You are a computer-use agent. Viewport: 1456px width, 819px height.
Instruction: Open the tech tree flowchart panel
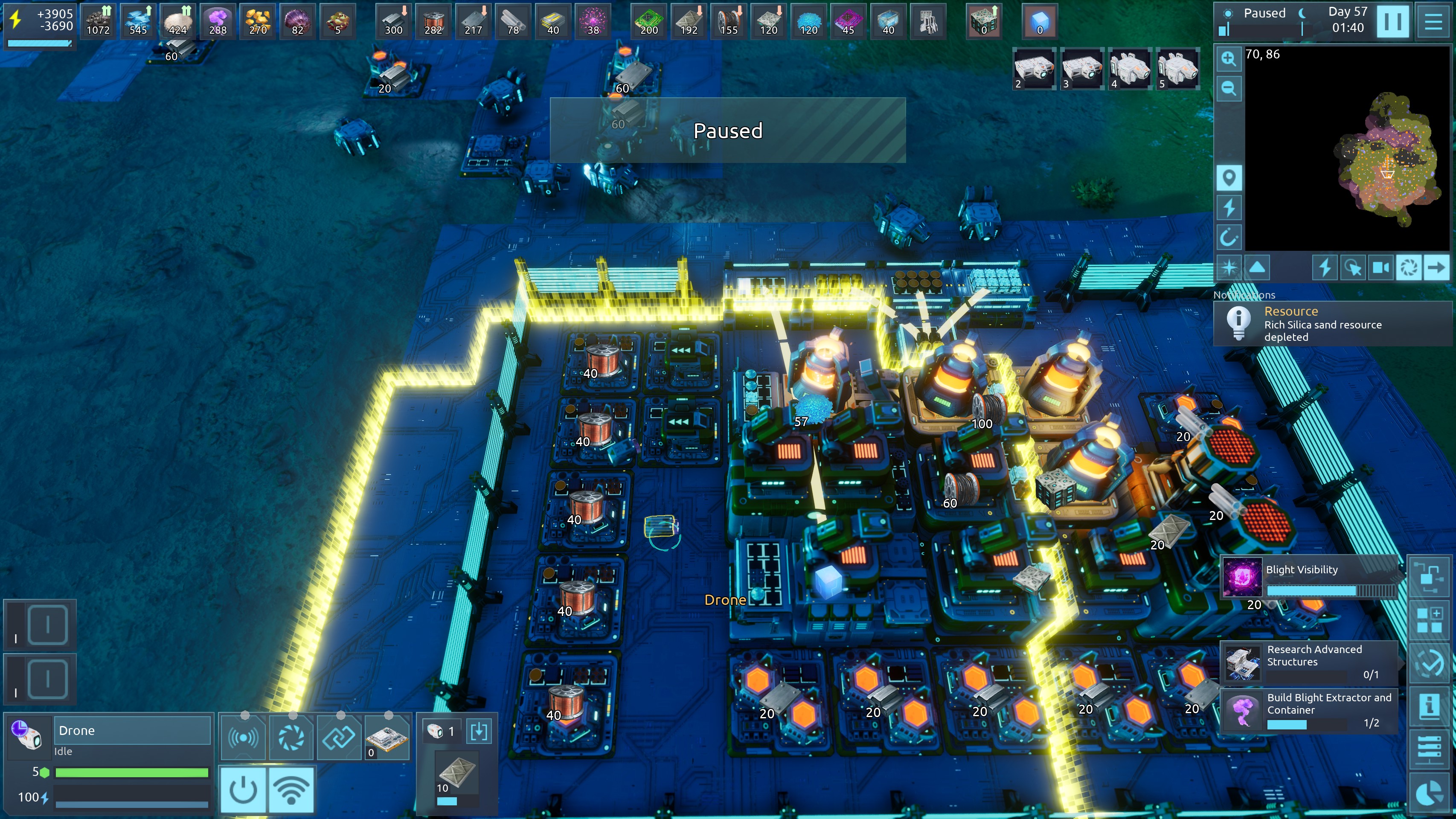tap(1428, 578)
